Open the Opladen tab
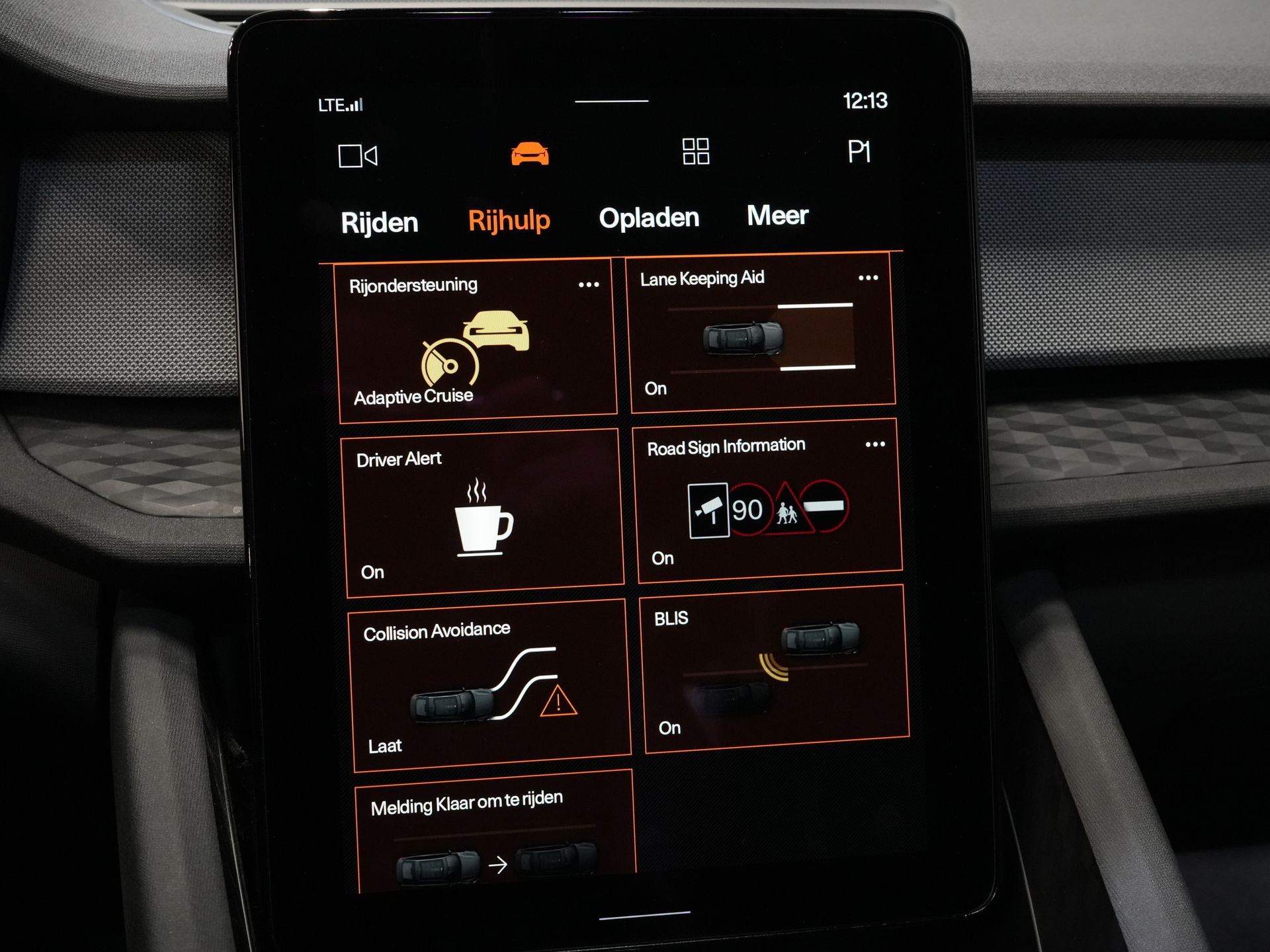The width and height of the screenshot is (1270, 952). pos(648,218)
